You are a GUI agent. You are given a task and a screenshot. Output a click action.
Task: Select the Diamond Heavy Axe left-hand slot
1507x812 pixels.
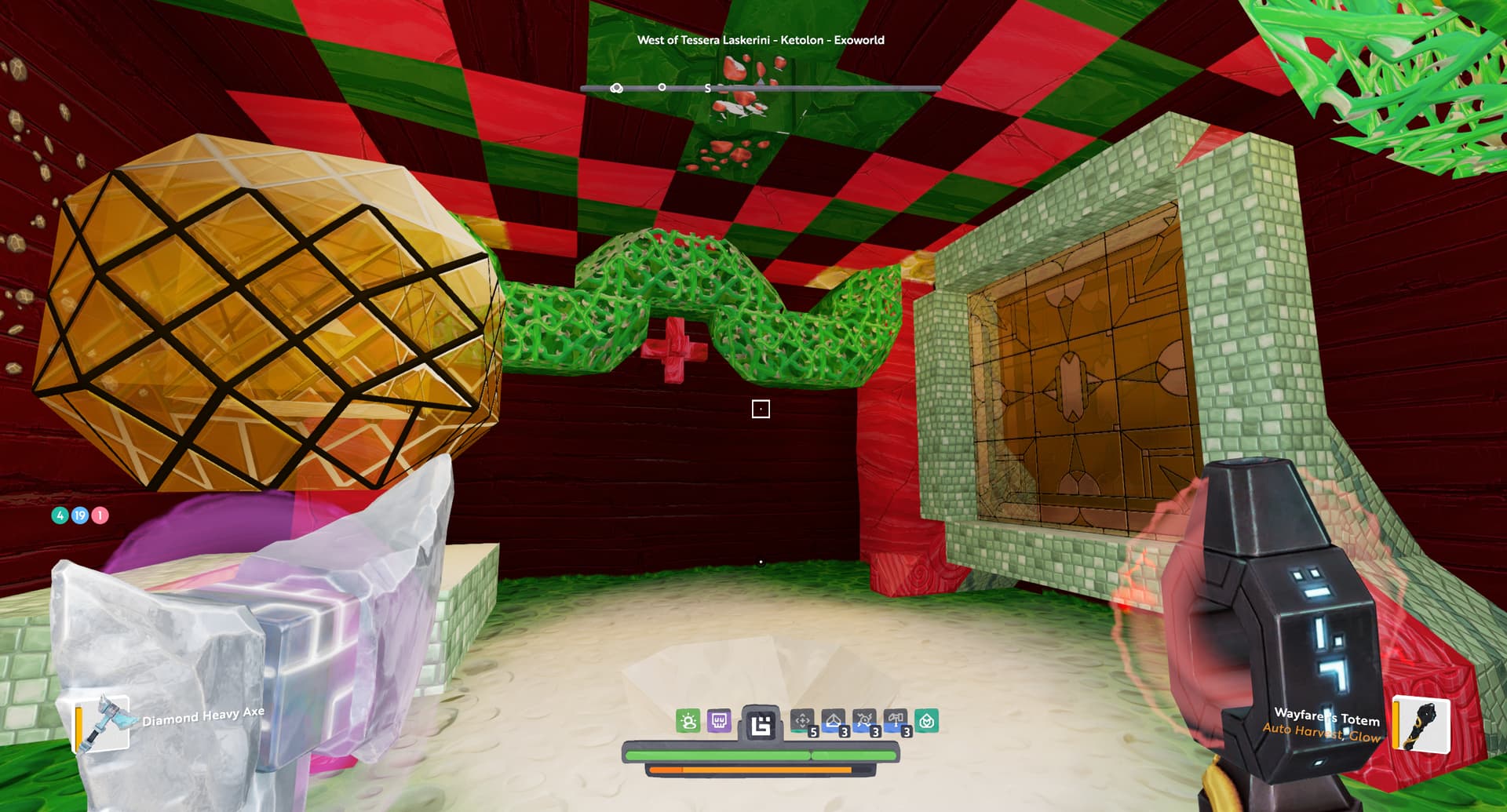102,723
